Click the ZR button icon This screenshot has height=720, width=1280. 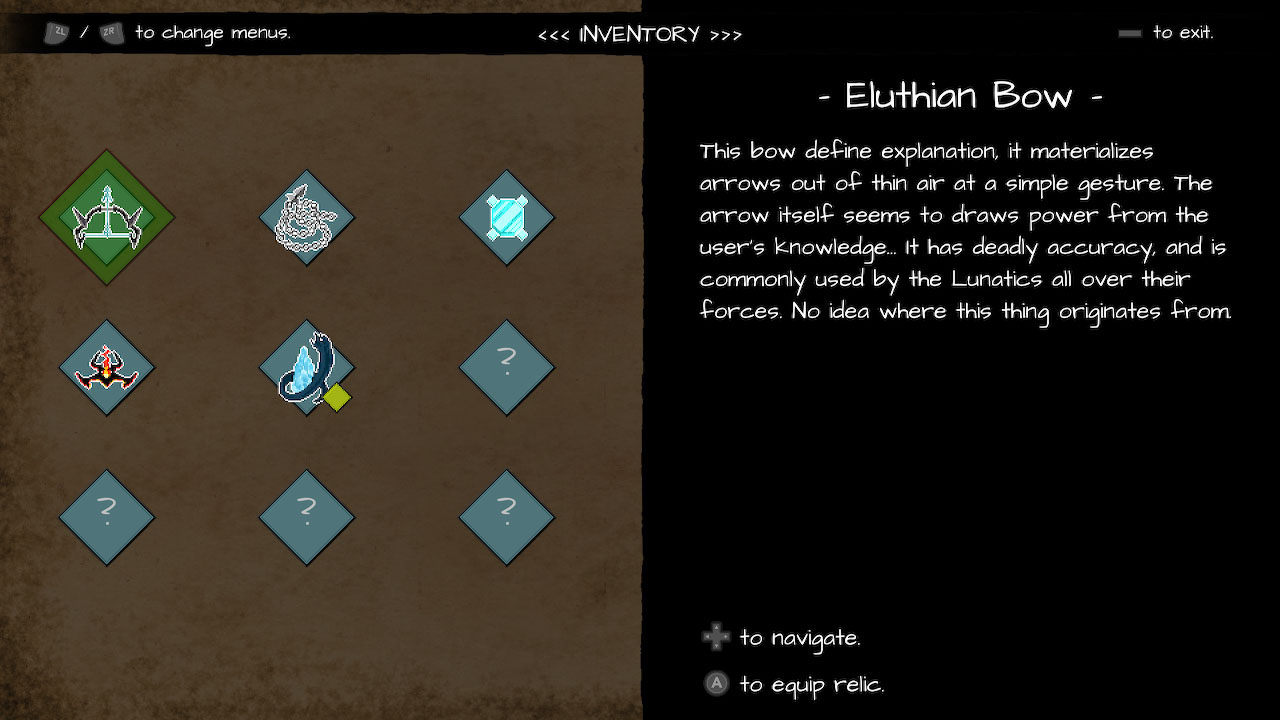click(x=110, y=32)
